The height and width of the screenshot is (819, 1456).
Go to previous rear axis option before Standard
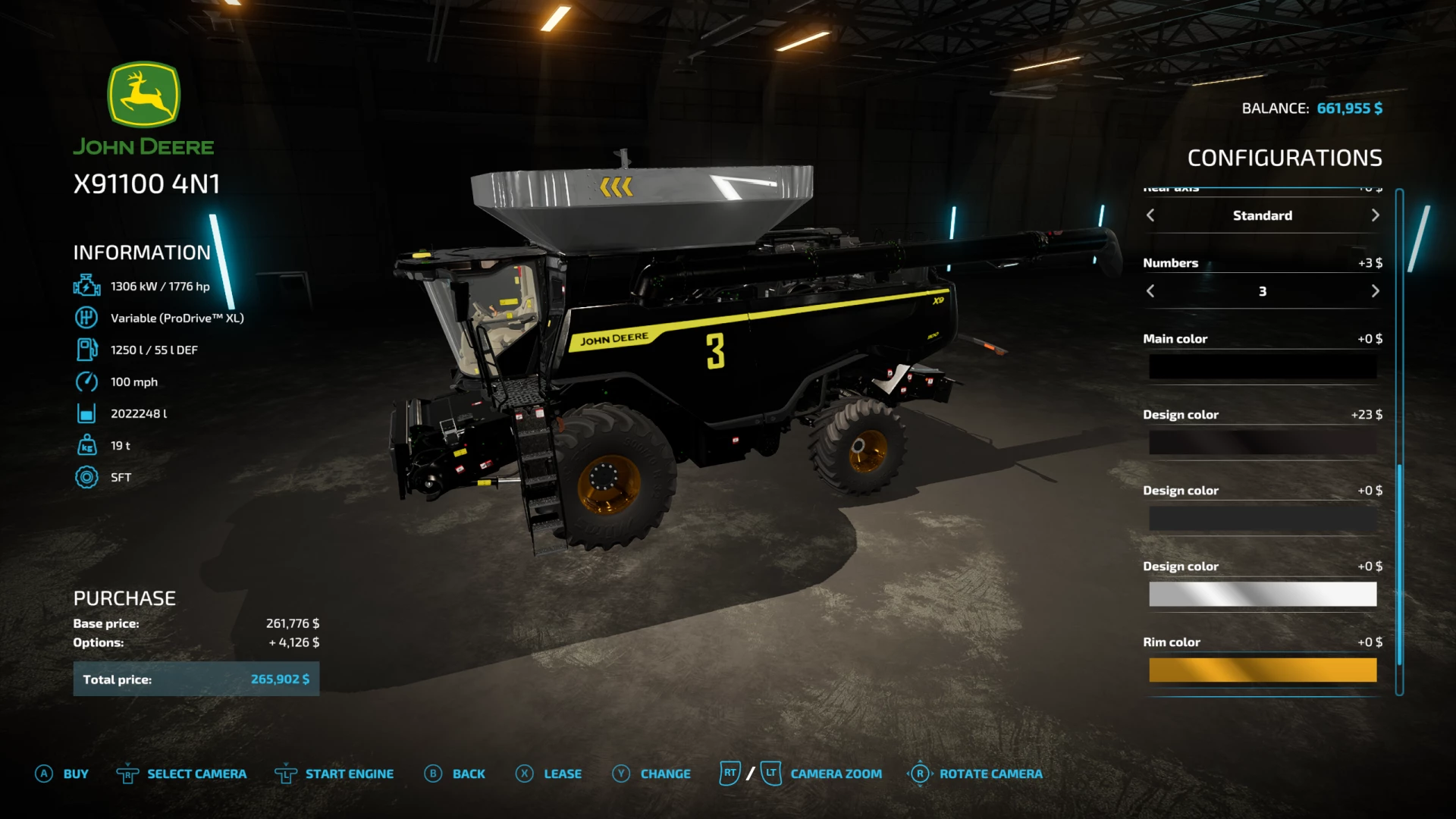(1150, 215)
